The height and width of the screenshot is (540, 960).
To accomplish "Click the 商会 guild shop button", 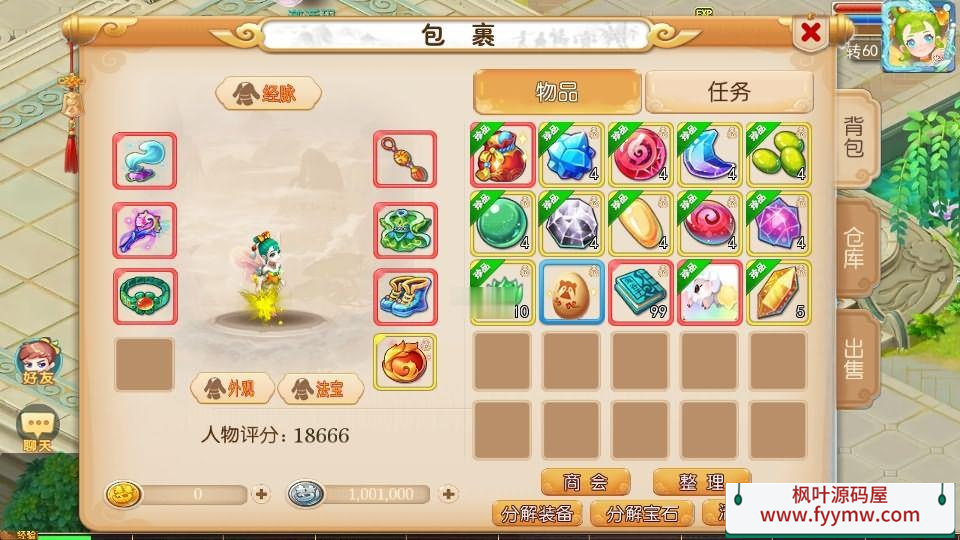I will click(x=585, y=482).
